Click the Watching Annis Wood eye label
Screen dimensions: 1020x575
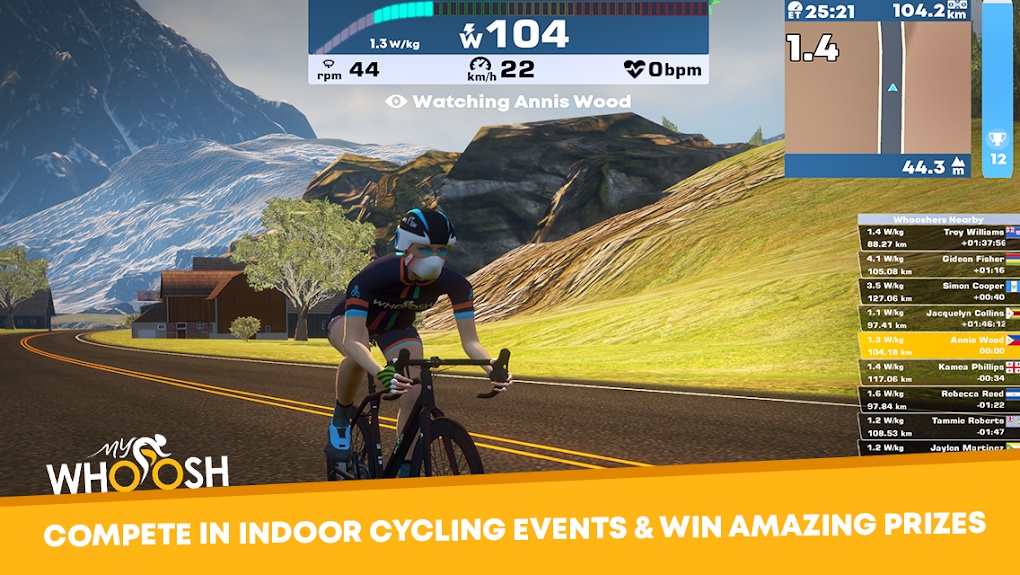[x=508, y=101]
